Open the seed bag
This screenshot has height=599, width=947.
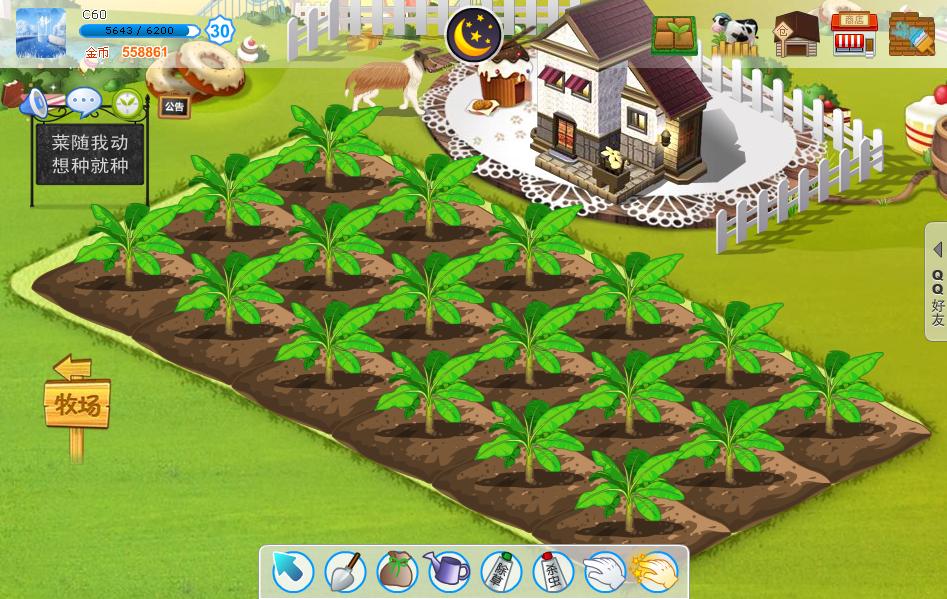[x=397, y=572]
